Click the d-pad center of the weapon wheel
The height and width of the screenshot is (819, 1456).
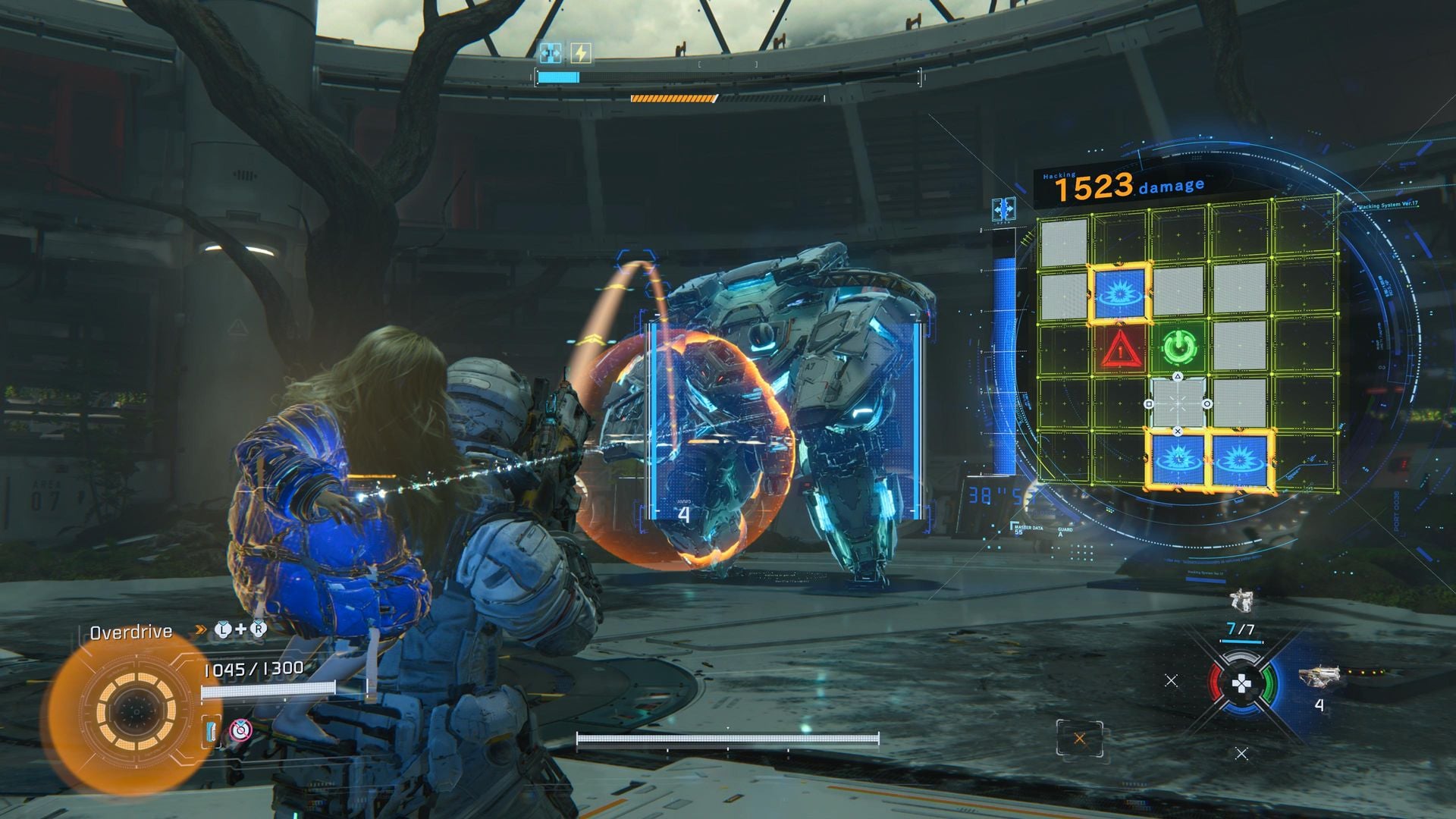point(1241,685)
